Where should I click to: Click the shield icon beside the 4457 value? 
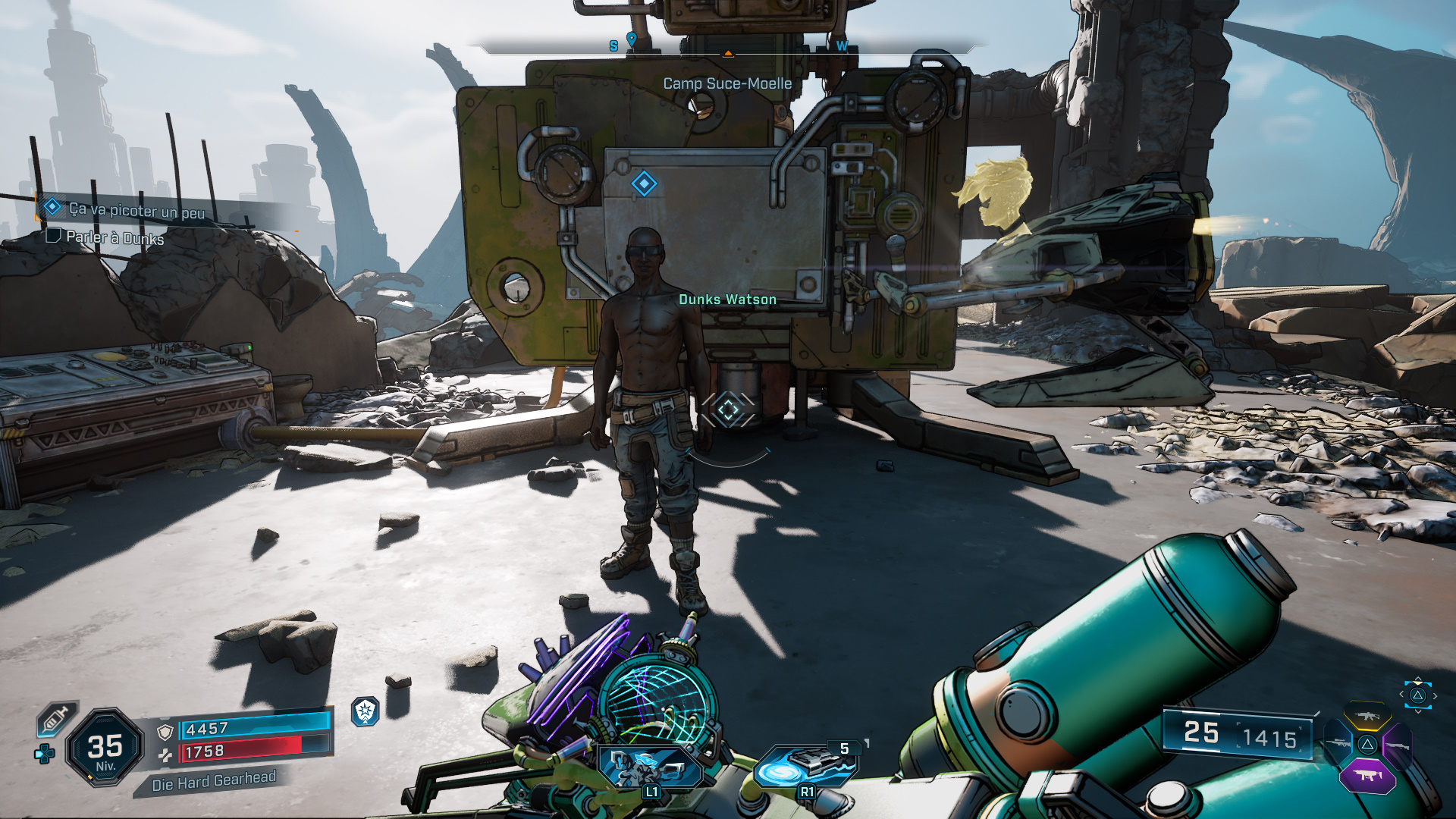click(165, 733)
